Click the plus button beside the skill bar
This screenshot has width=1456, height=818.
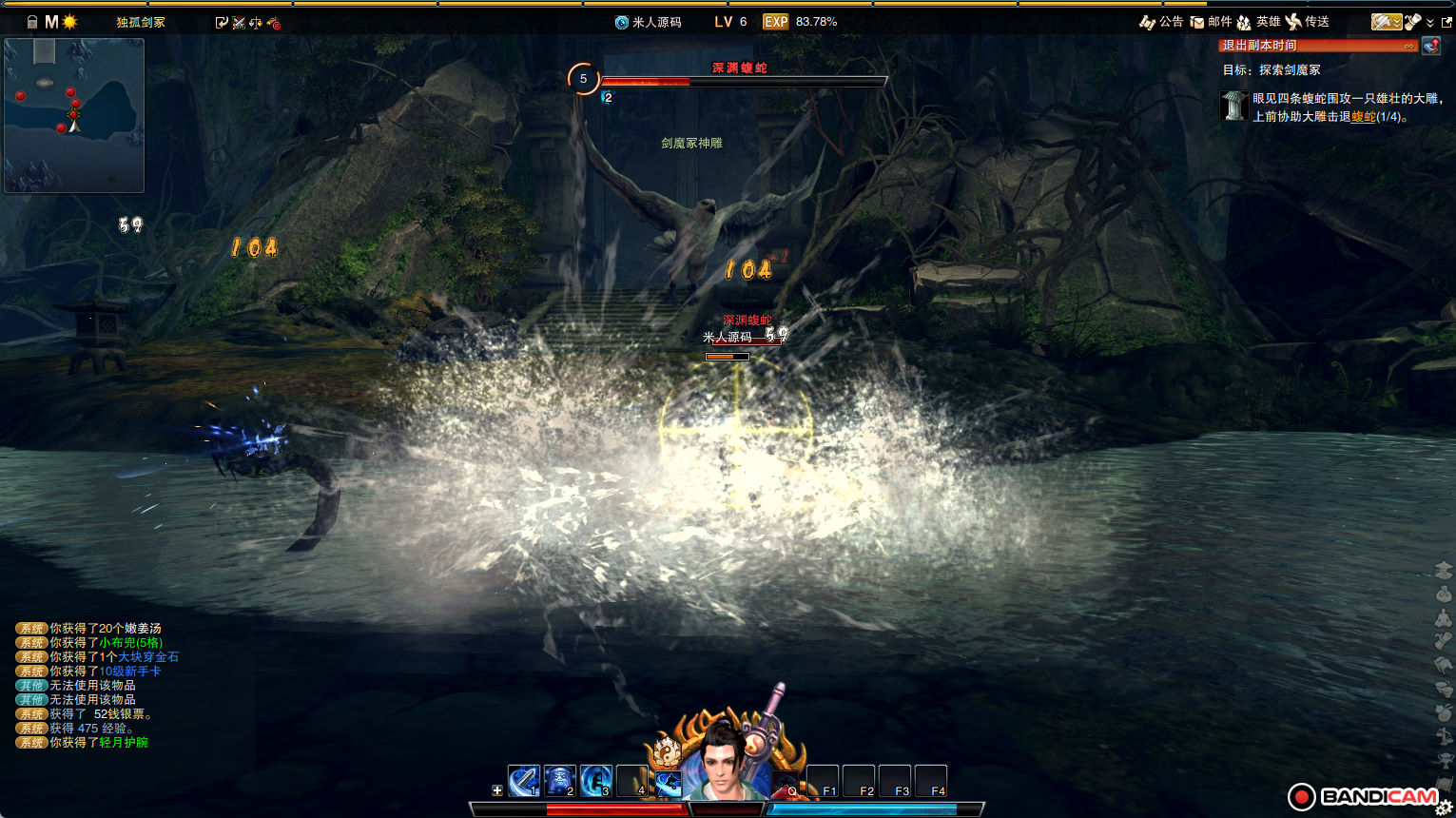click(496, 790)
